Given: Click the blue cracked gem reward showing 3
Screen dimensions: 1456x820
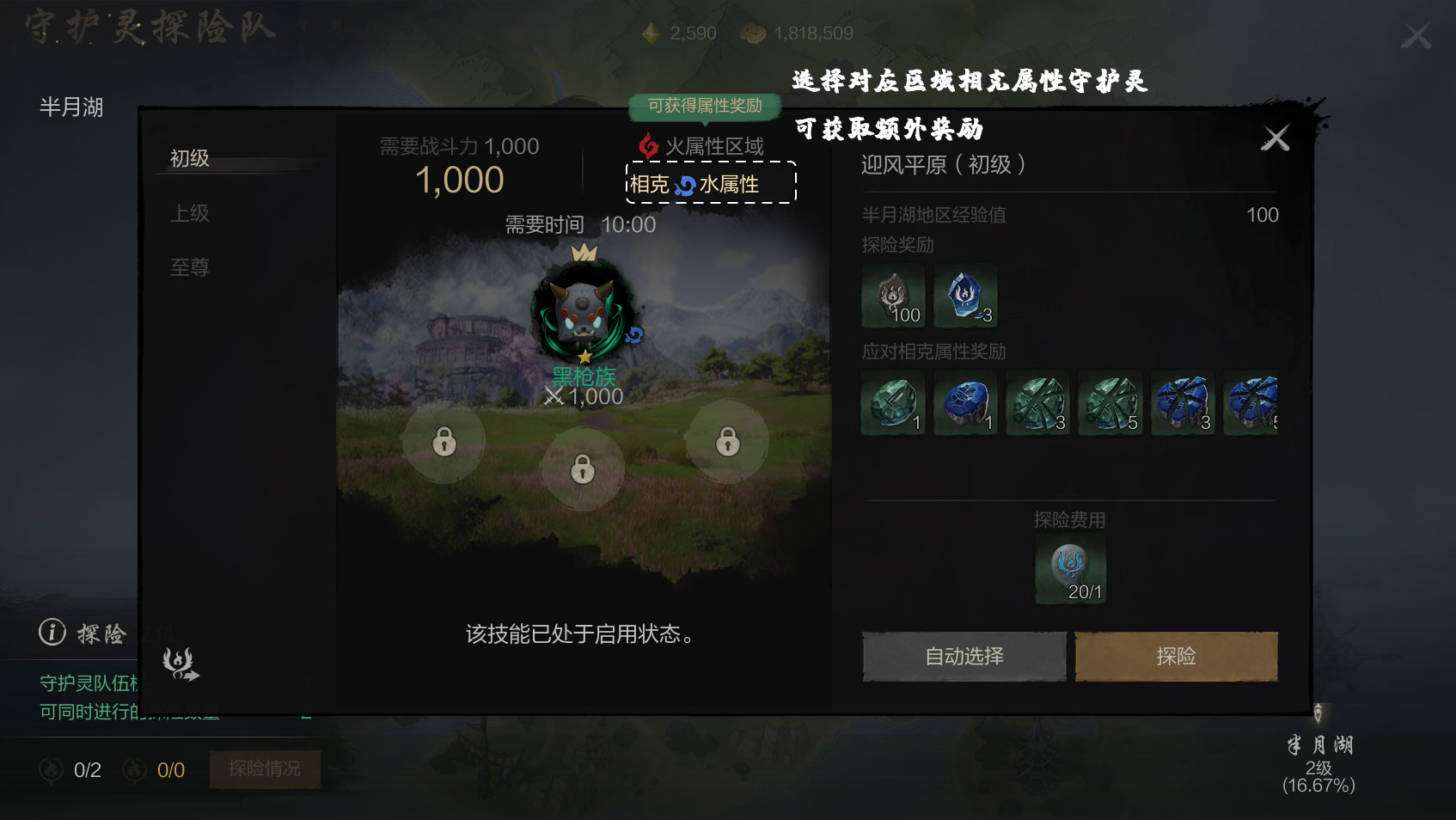Looking at the screenshot, I should click(x=1184, y=403).
